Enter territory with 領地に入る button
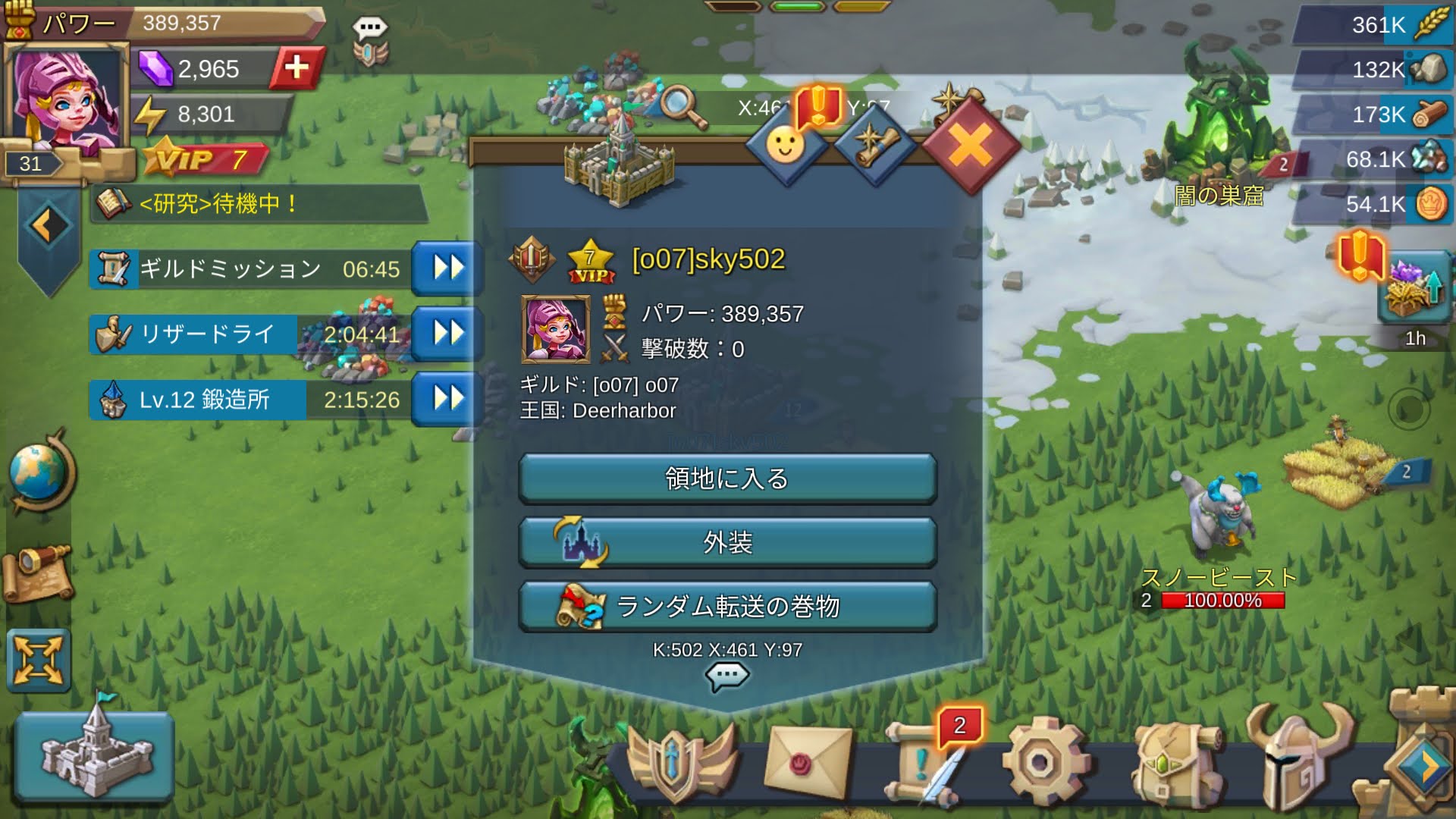Viewport: 1456px width, 819px height. 727,479
